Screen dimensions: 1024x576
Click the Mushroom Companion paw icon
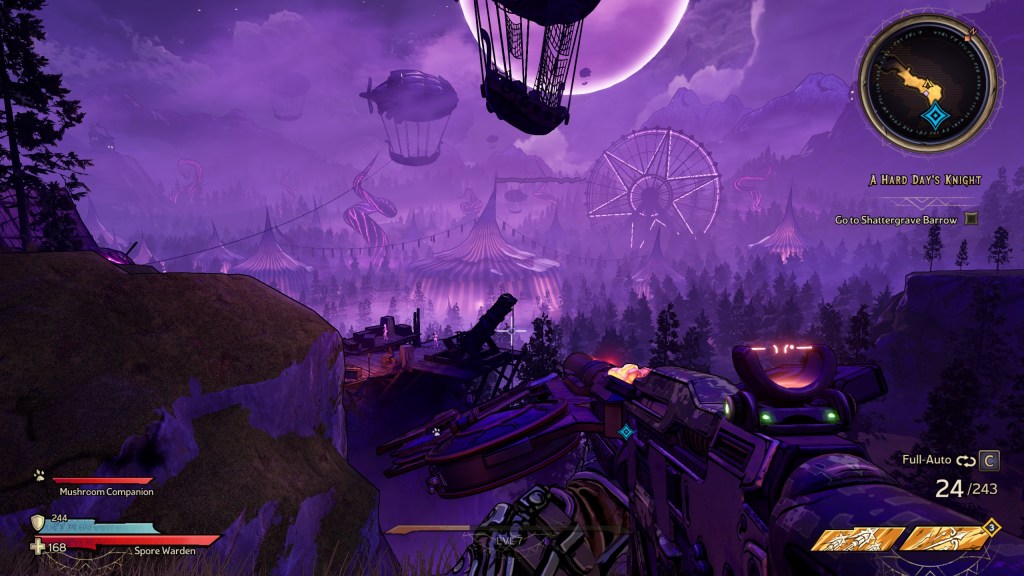coord(39,476)
